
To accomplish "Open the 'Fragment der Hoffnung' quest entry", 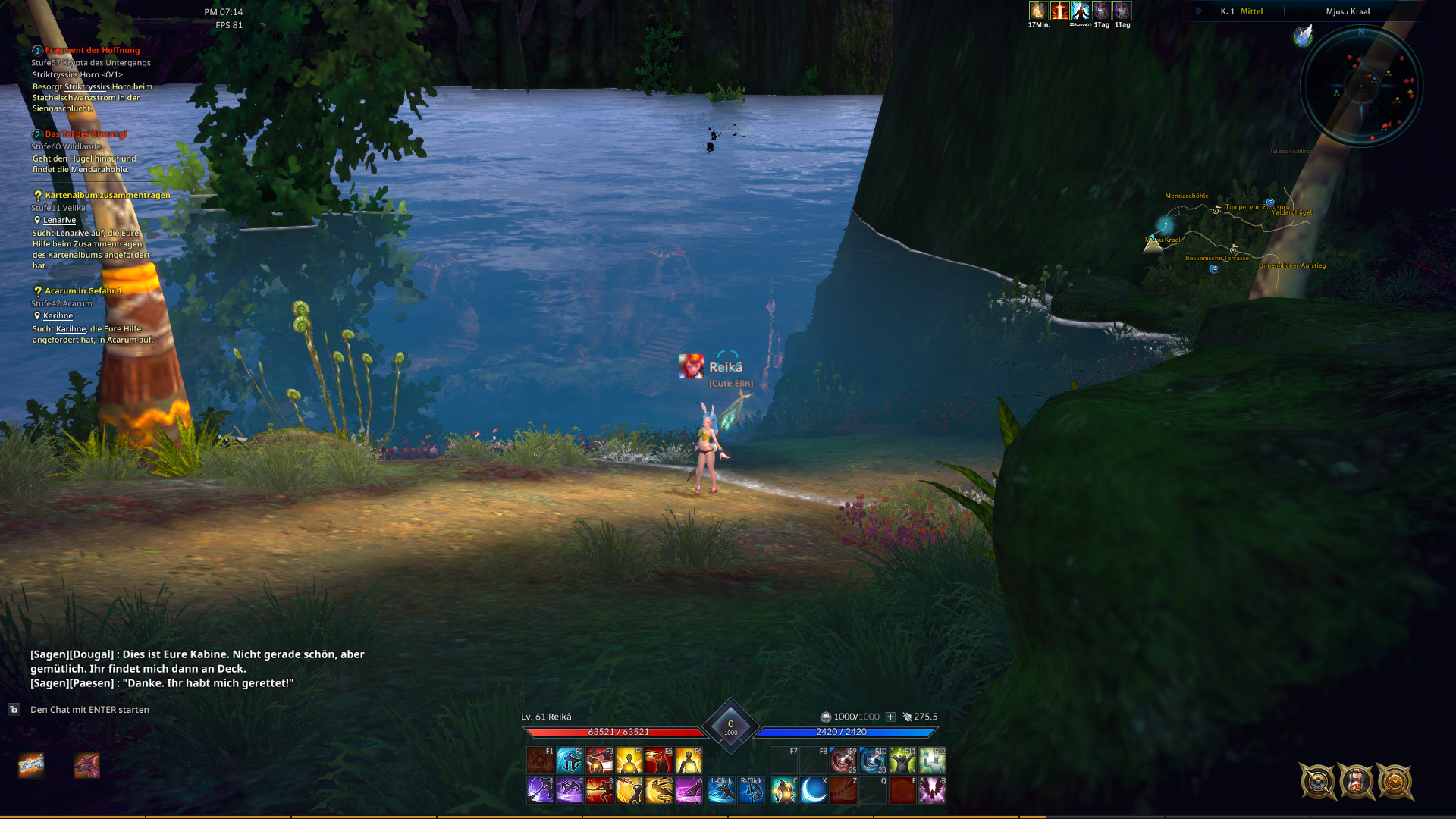I will [x=92, y=50].
